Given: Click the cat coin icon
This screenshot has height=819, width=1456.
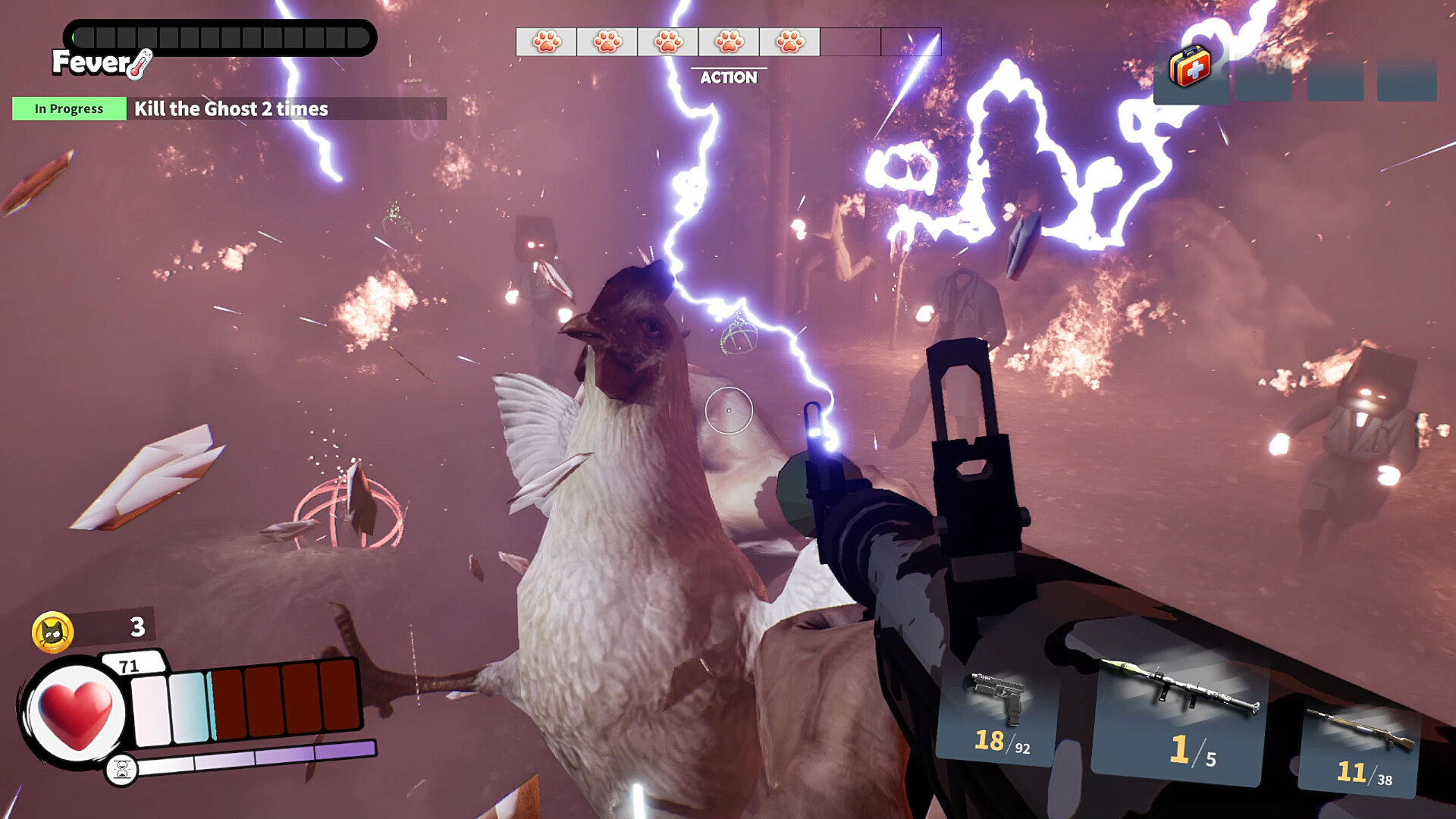Looking at the screenshot, I should pyautogui.click(x=52, y=632).
